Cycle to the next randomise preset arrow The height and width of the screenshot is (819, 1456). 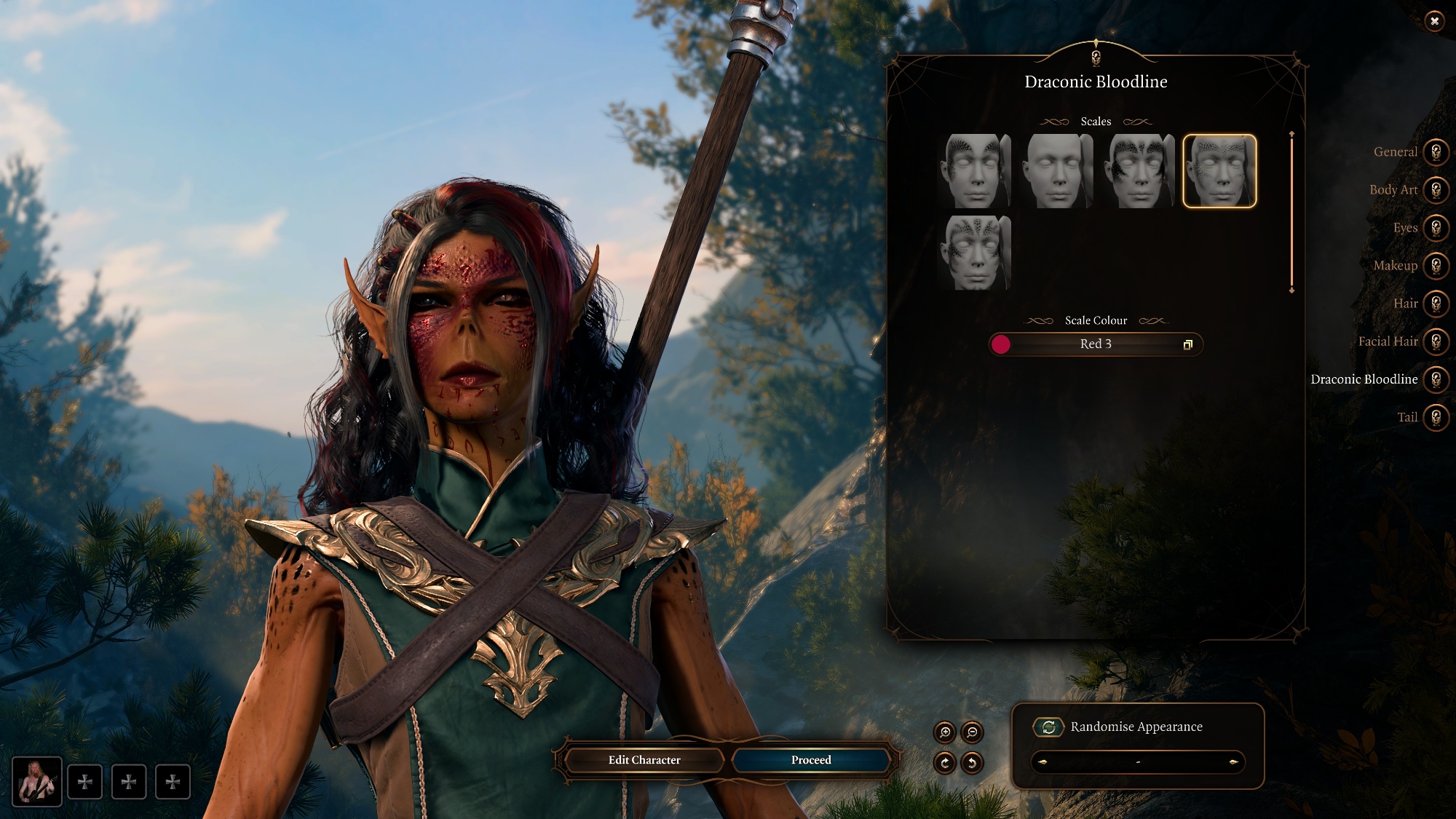click(x=1233, y=762)
